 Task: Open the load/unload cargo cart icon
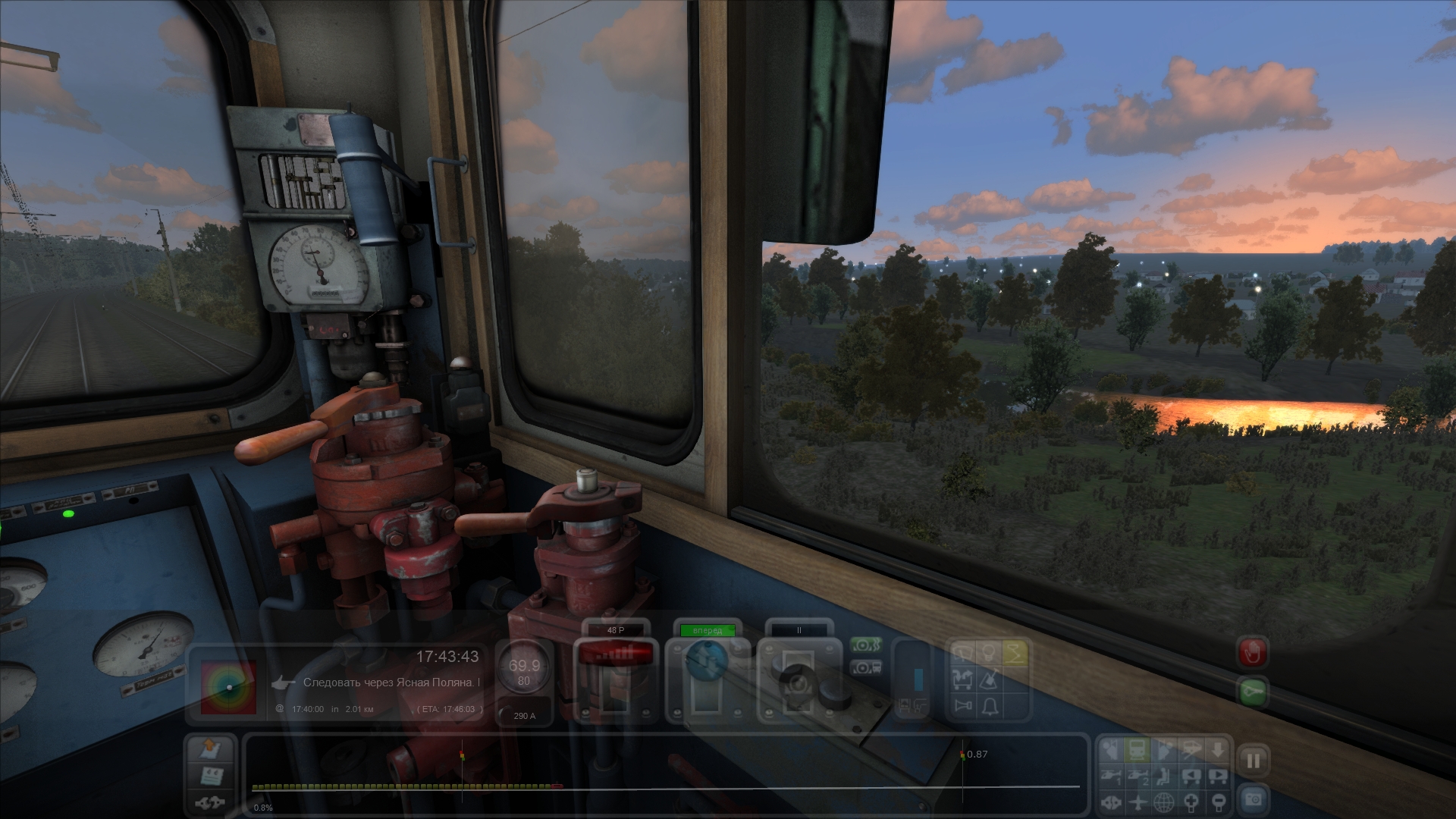(963, 679)
